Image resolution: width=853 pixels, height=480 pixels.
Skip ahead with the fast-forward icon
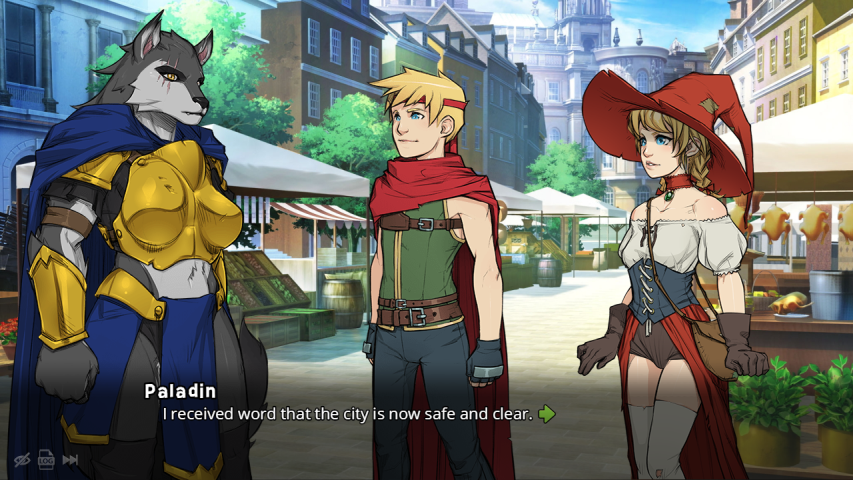tap(70, 460)
